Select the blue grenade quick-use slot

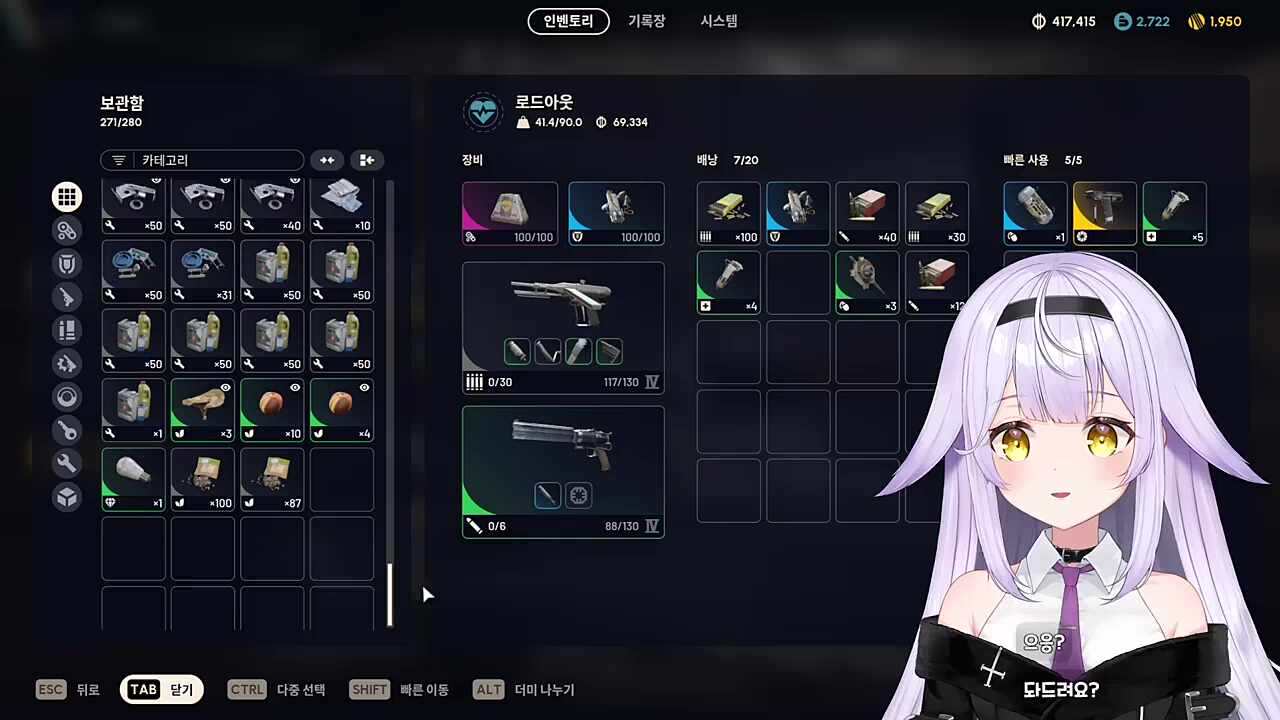[x=1035, y=213]
